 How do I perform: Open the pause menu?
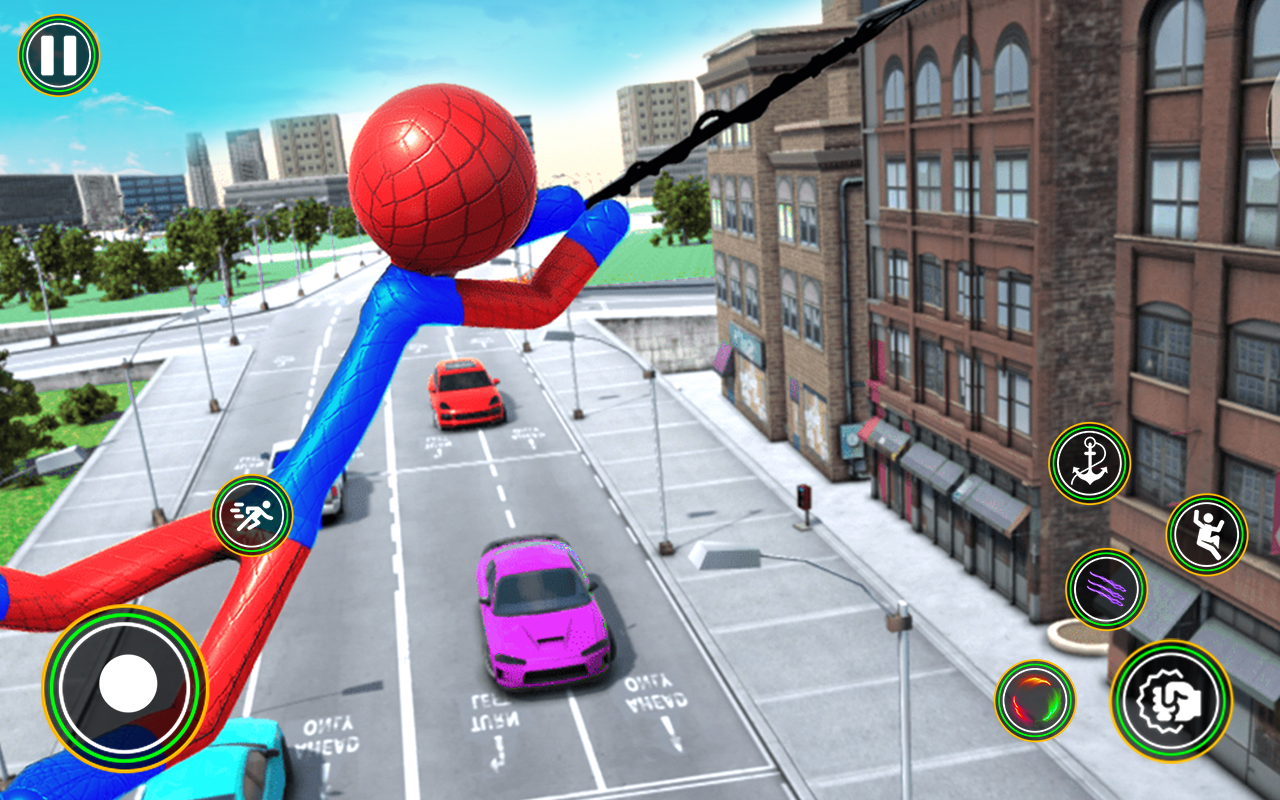click(x=57, y=52)
